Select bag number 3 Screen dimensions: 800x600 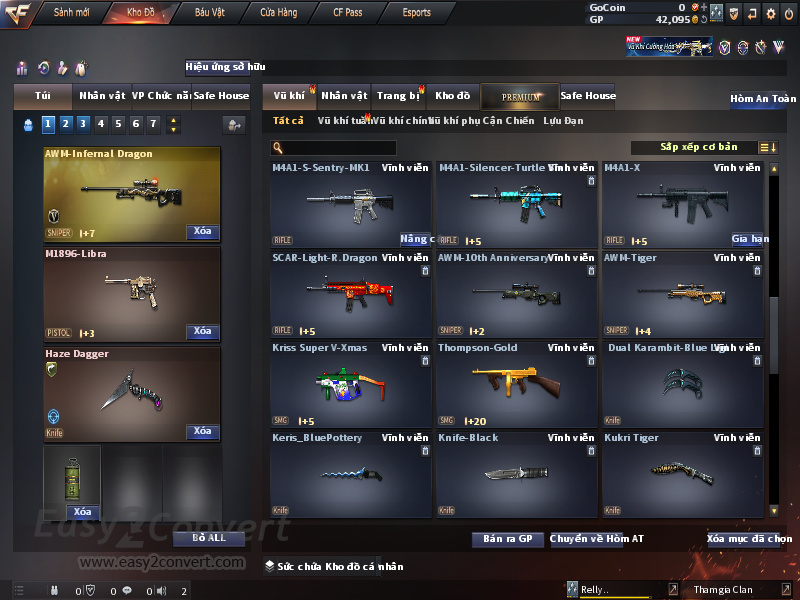click(81, 124)
